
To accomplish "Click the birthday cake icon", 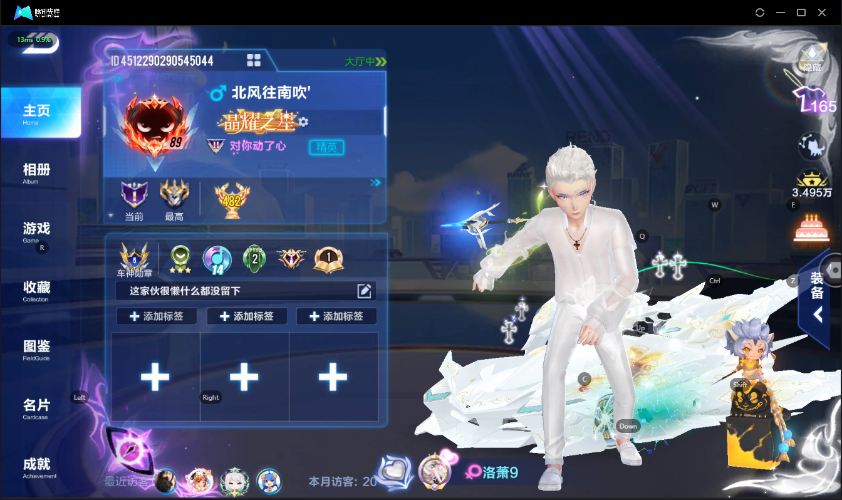I will (809, 229).
